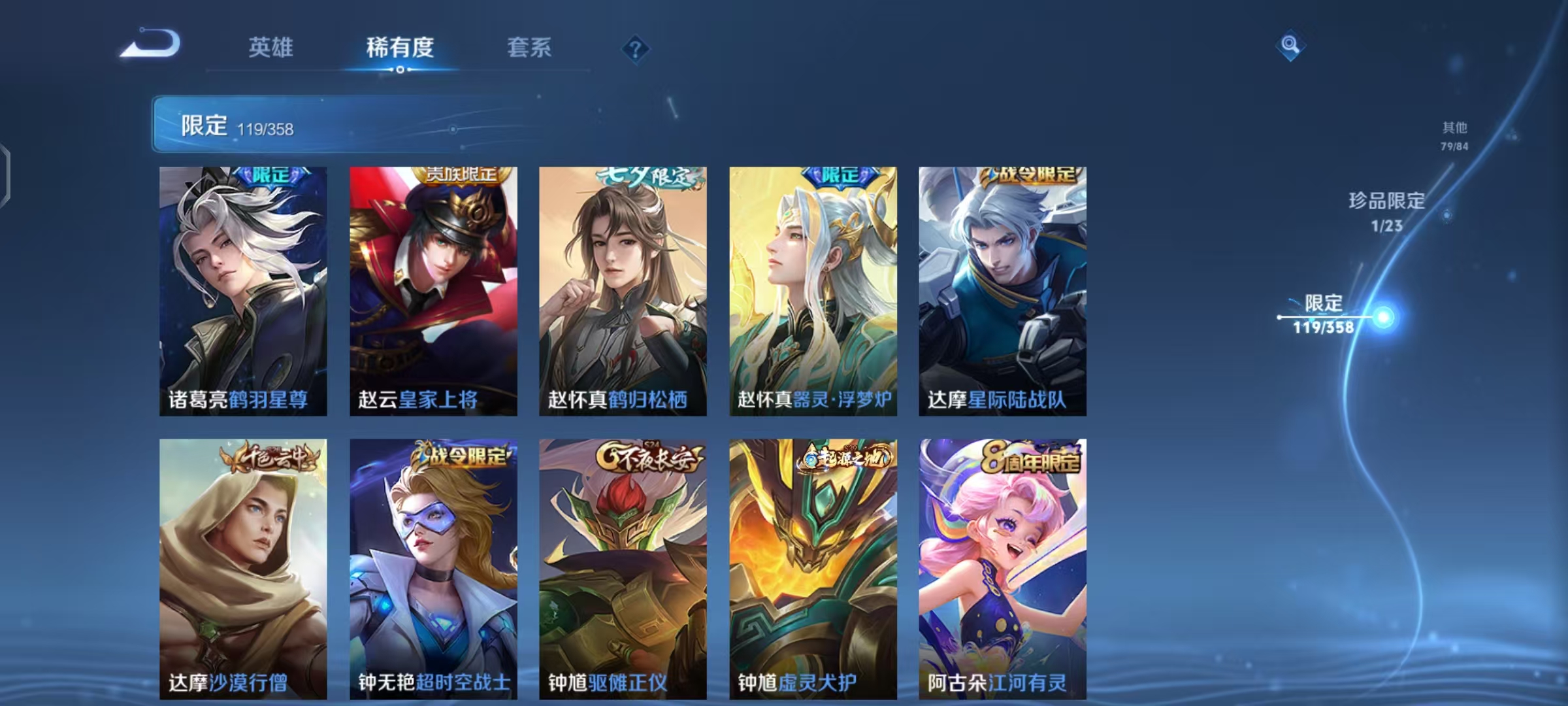Switch to the 英雄 tab
Viewport: 1568px width, 706px height.
(272, 47)
